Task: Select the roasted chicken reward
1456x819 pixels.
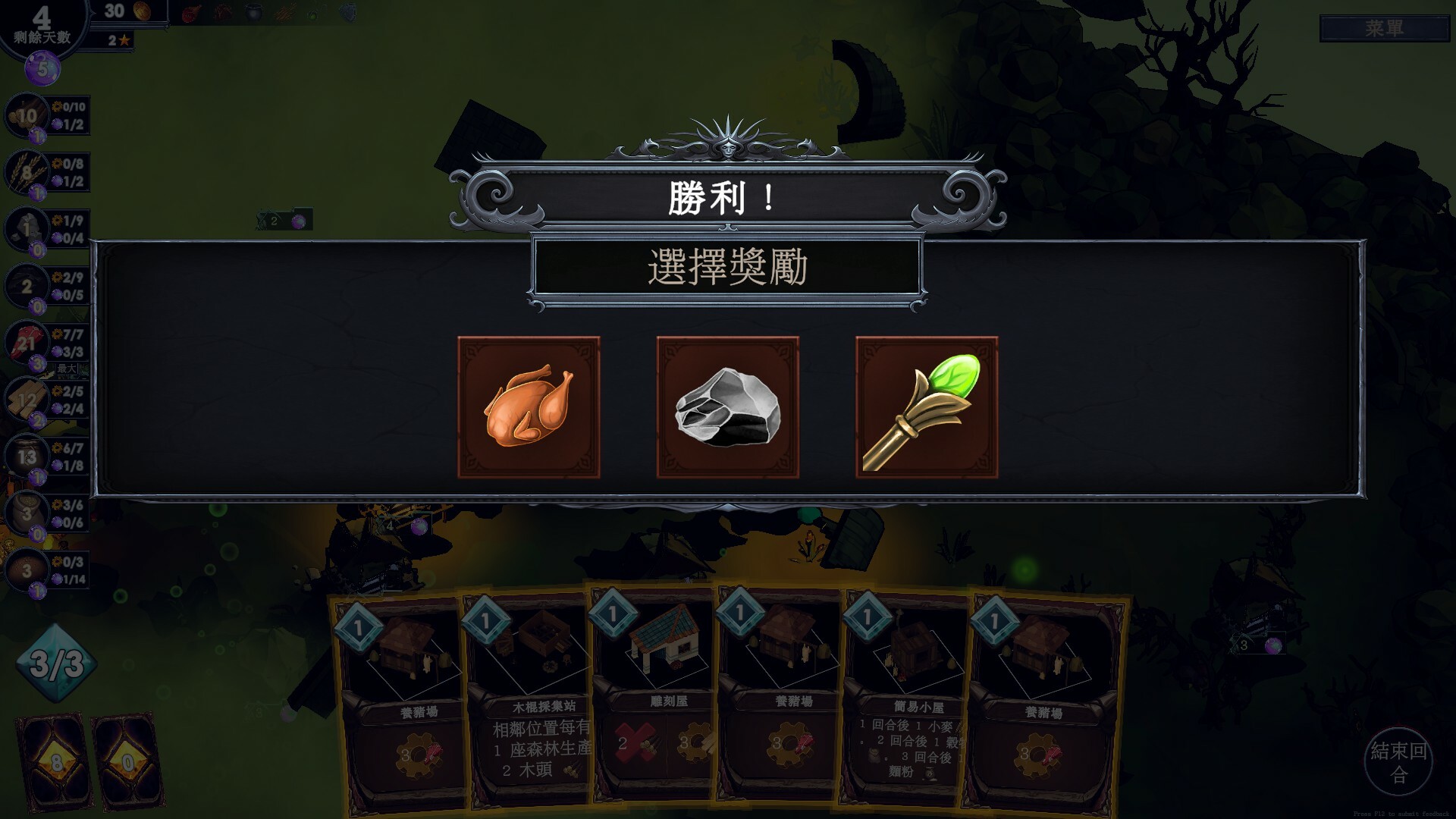Action: (528, 407)
